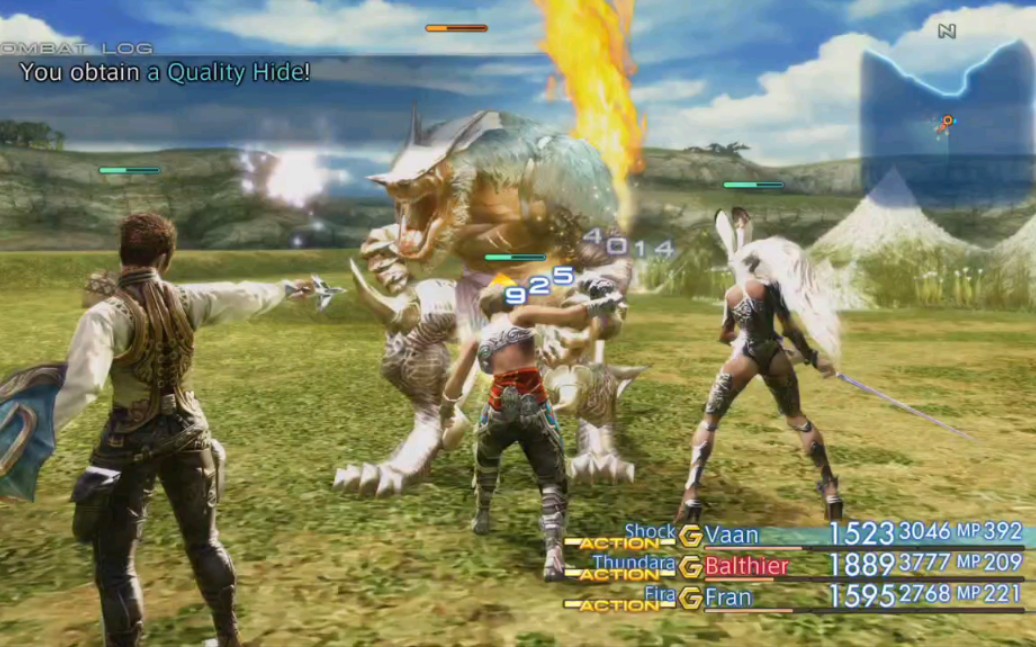Toggle the gambit icon beside Fran
The height and width of the screenshot is (647, 1036).
[x=690, y=598]
